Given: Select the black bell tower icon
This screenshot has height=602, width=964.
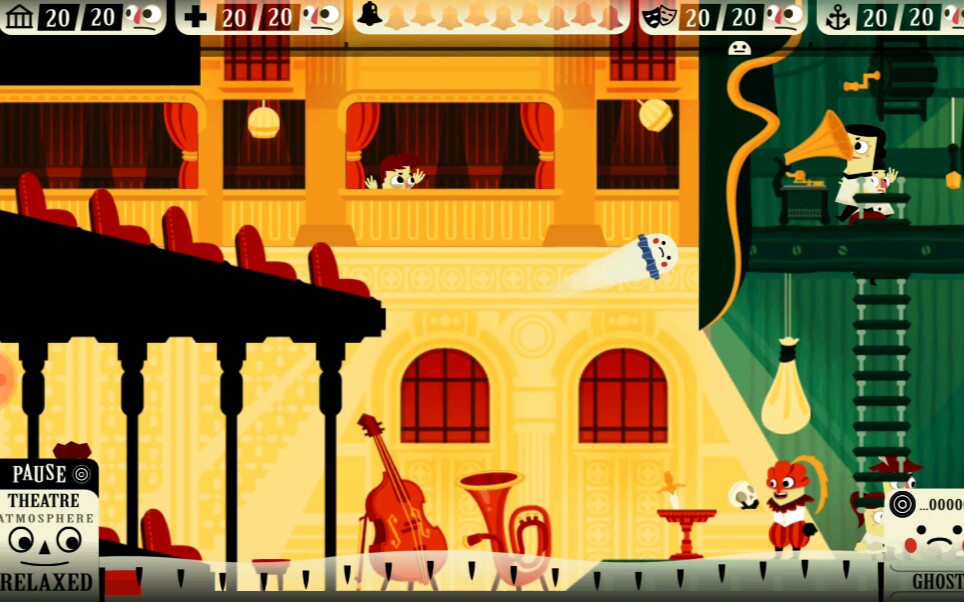Looking at the screenshot, I should pos(369,15).
